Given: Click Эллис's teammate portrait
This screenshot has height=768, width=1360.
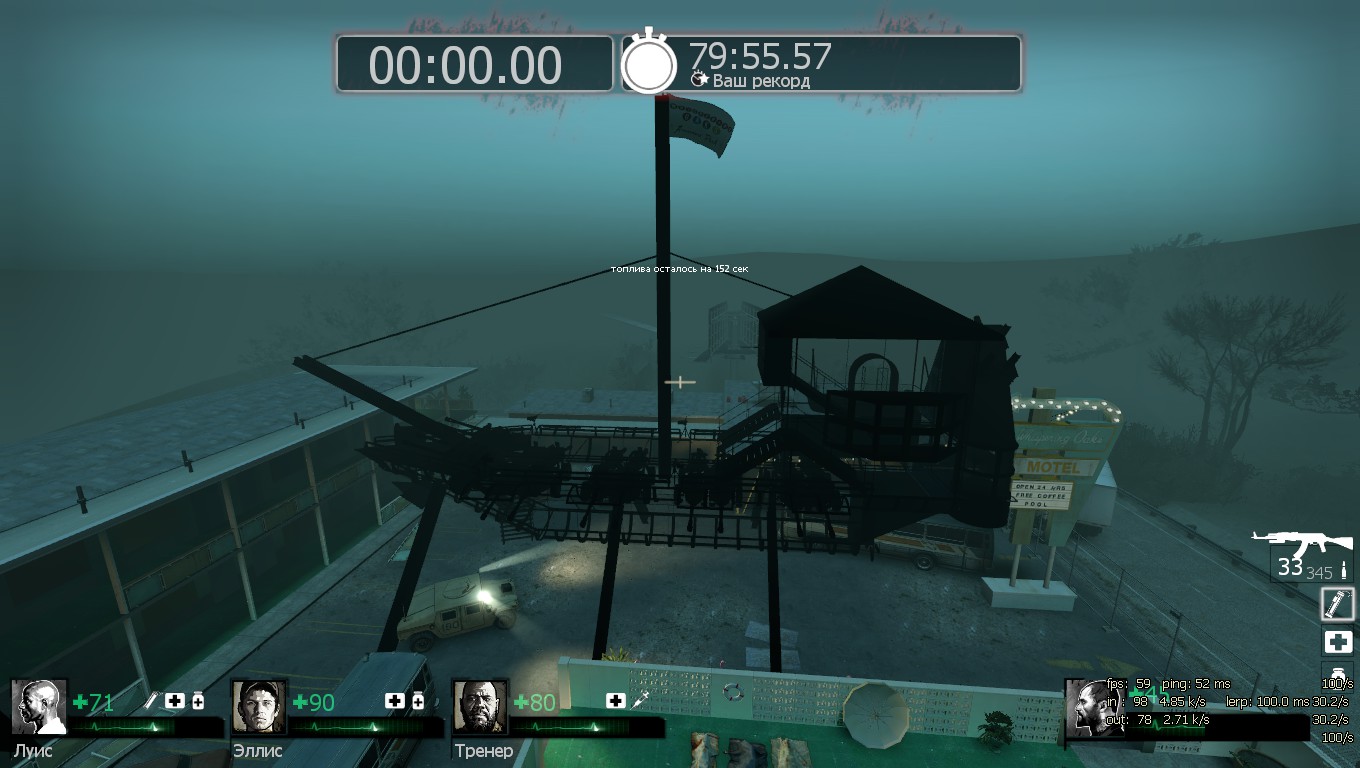Looking at the screenshot, I should coord(259,707).
